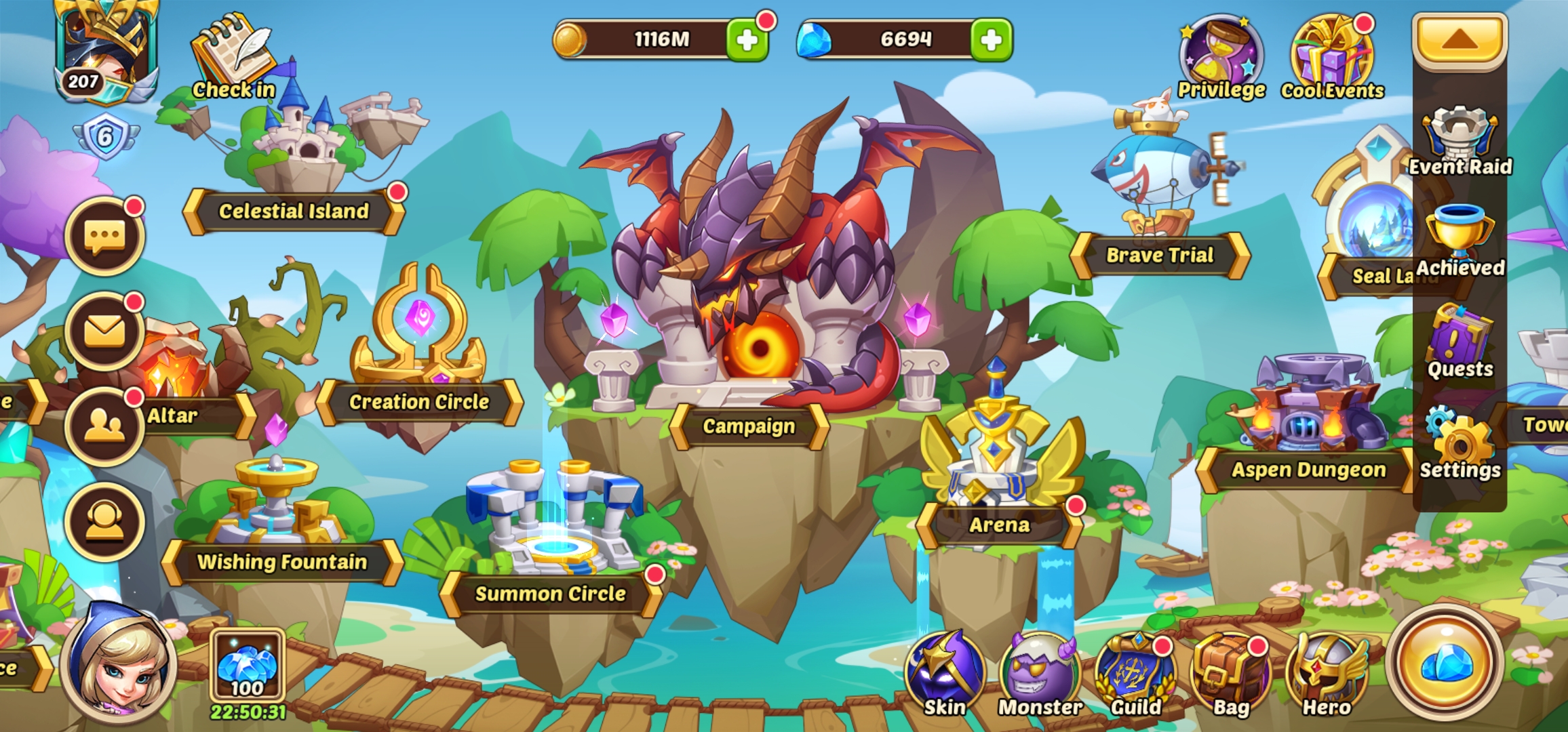Open the friends list button
Image resolution: width=1568 pixels, height=732 pixels.
104,426
